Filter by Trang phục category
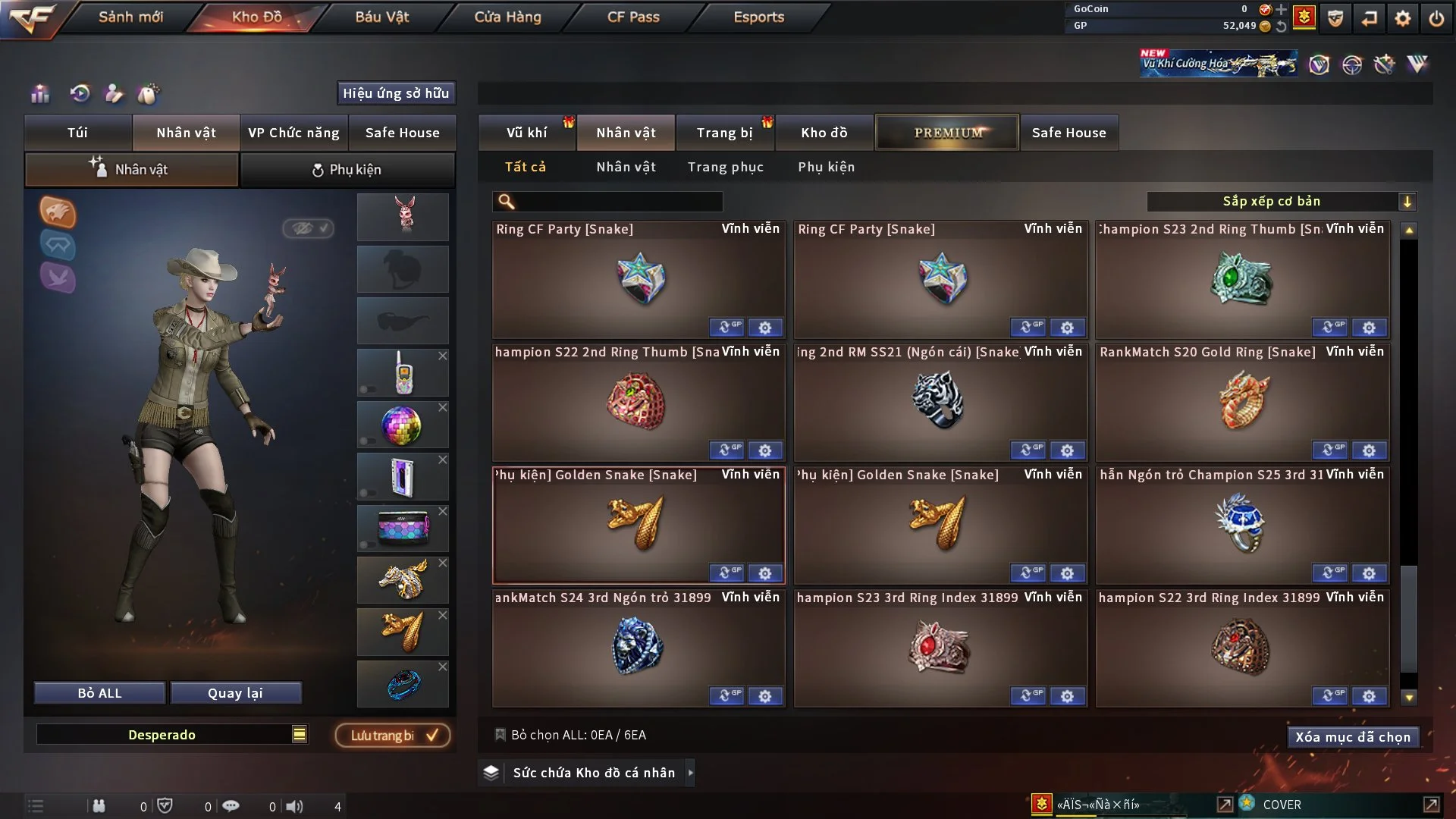This screenshot has height=819, width=1456. [725, 167]
